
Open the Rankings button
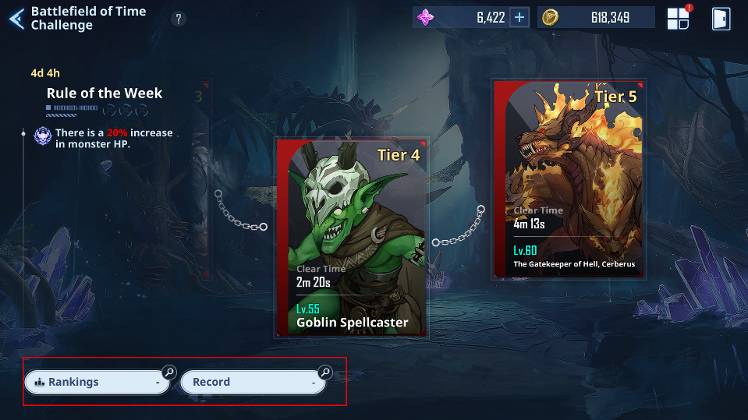pyautogui.click(x=98, y=382)
